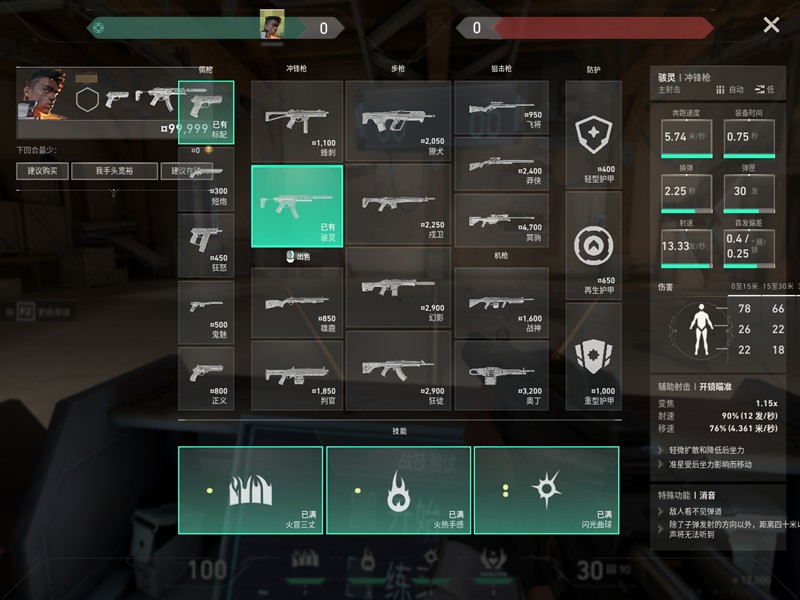Select the owned 骇灵 submachine gun
The width and height of the screenshot is (800, 600).
pos(297,205)
